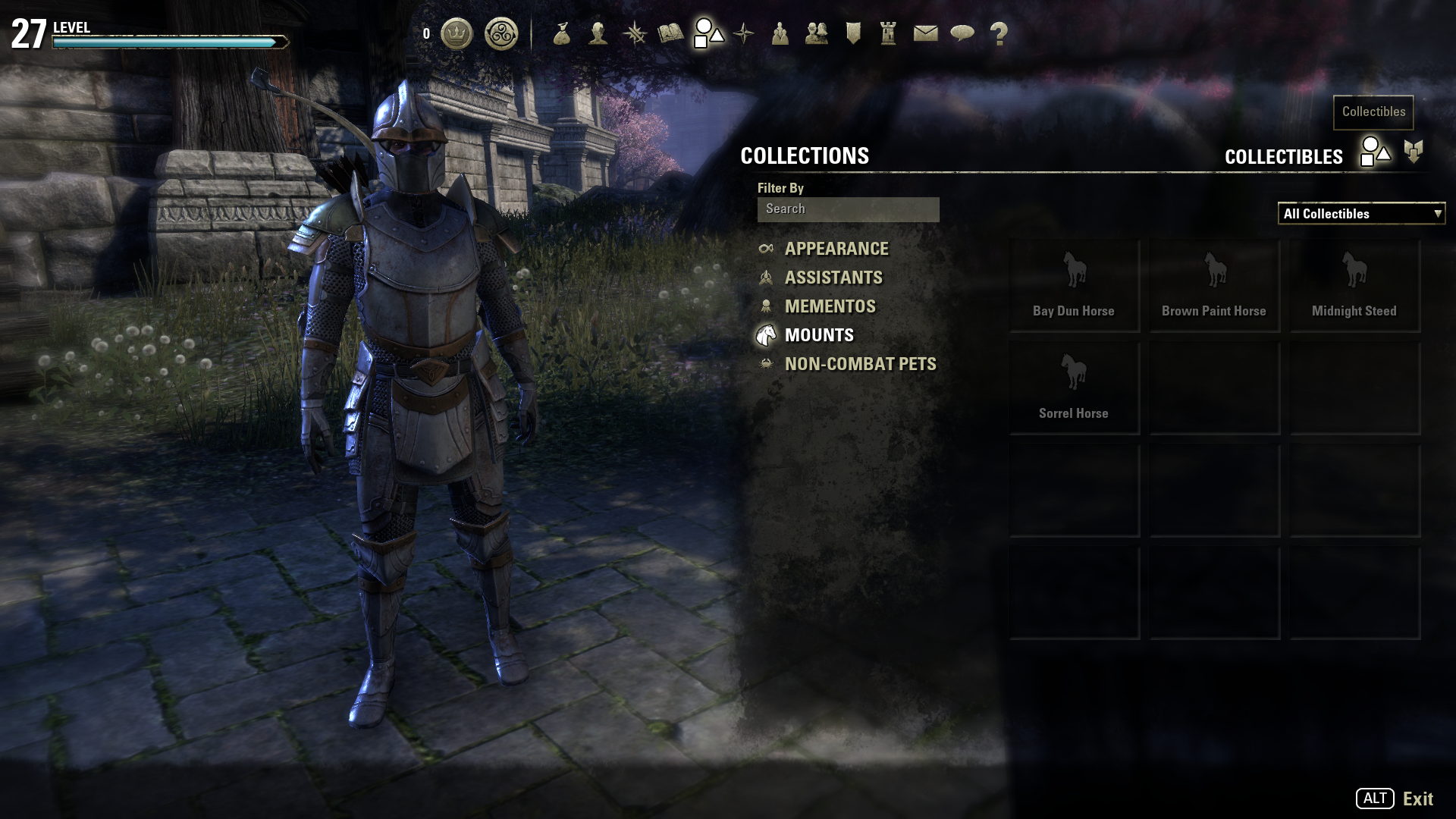Choose the Brown Paint Horse mount

pyautogui.click(x=1214, y=285)
